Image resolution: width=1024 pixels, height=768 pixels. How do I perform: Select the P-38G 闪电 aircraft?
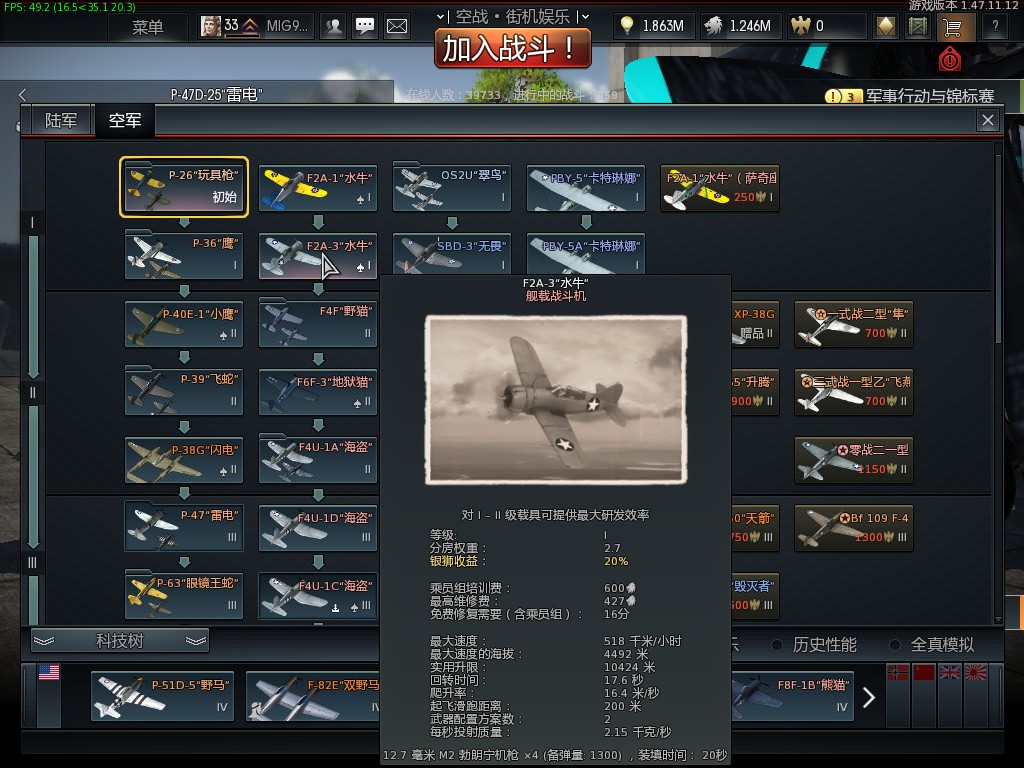click(184, 459)
